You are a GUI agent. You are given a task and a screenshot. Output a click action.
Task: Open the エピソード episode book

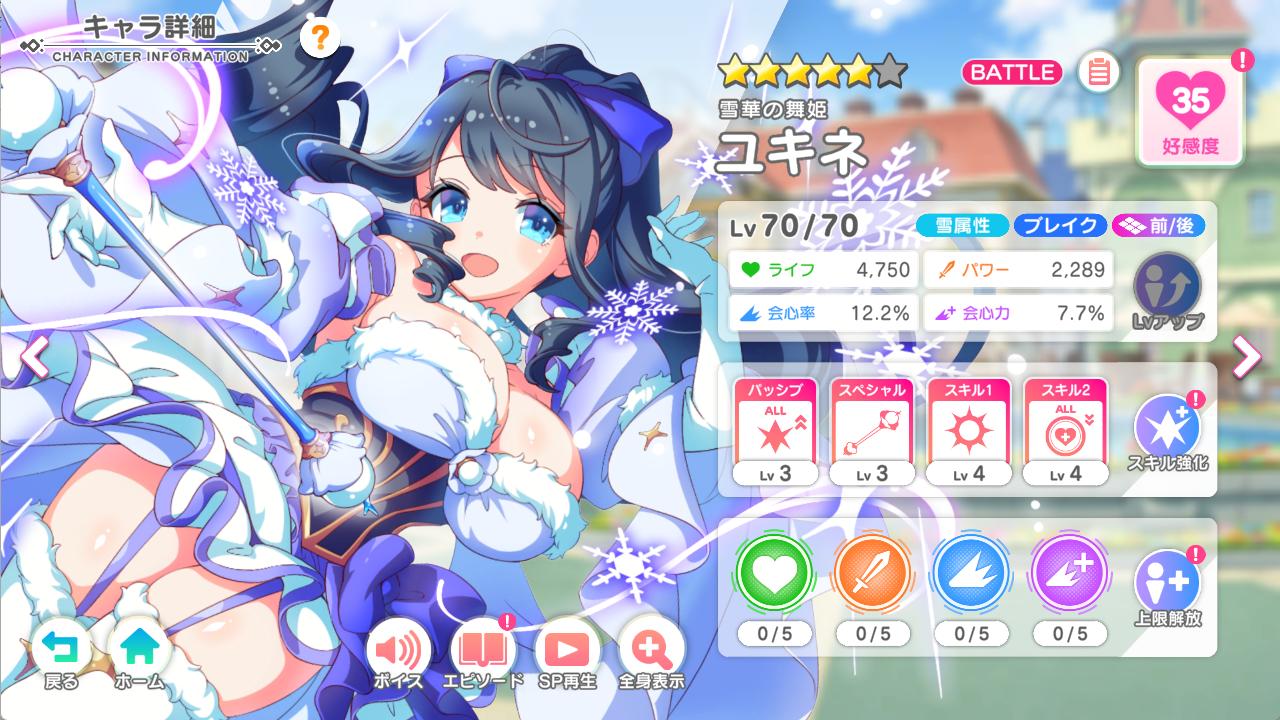tap(485, 656)
